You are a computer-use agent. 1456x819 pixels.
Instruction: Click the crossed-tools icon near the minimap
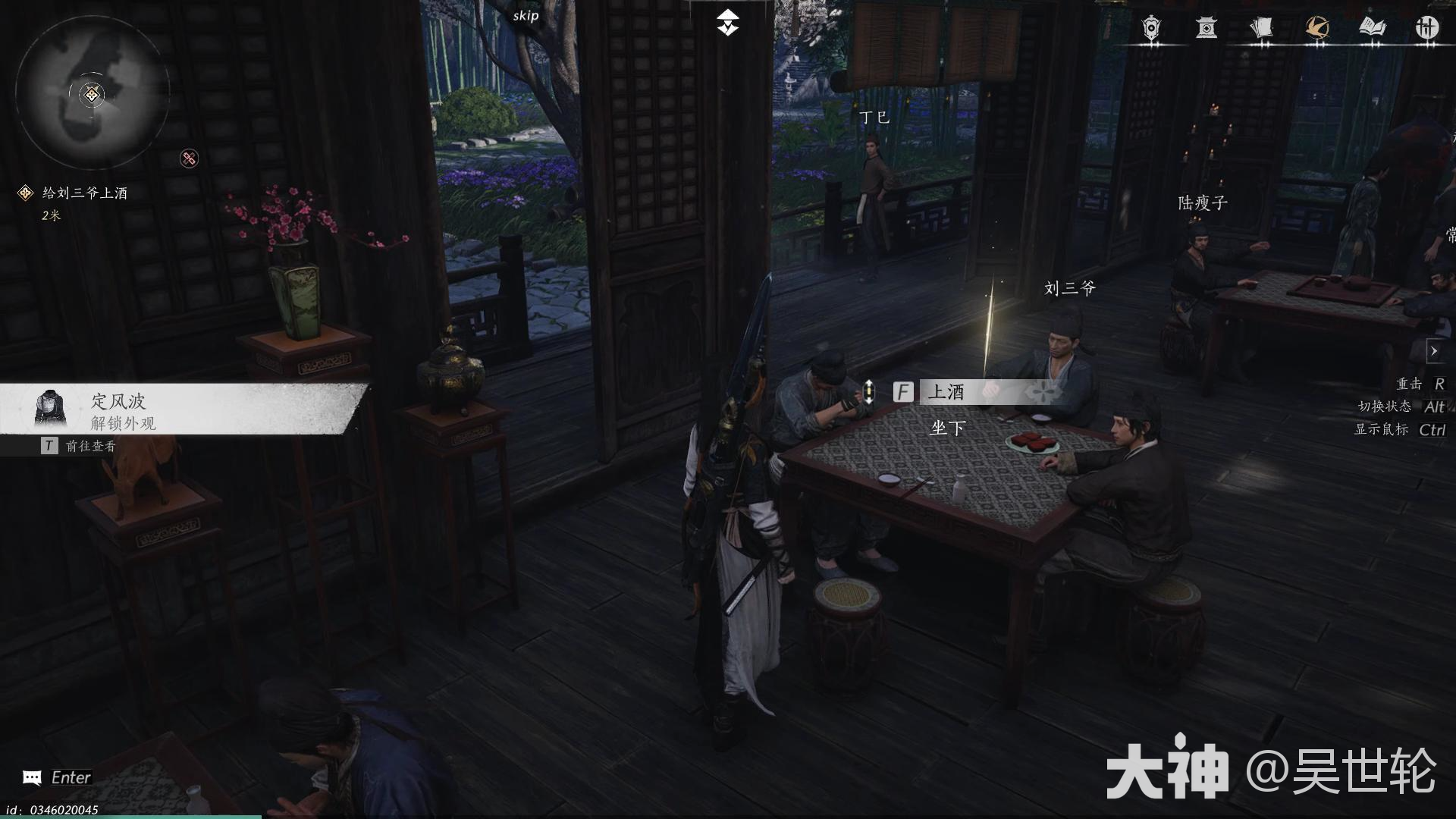[x=190, y=159]
